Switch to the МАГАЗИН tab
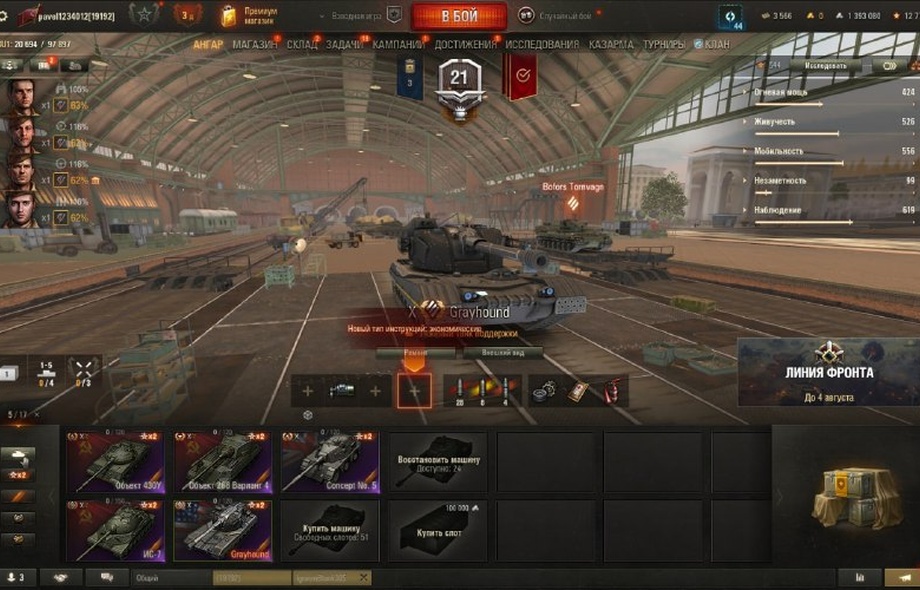920x590 pixels. point(254,45)
